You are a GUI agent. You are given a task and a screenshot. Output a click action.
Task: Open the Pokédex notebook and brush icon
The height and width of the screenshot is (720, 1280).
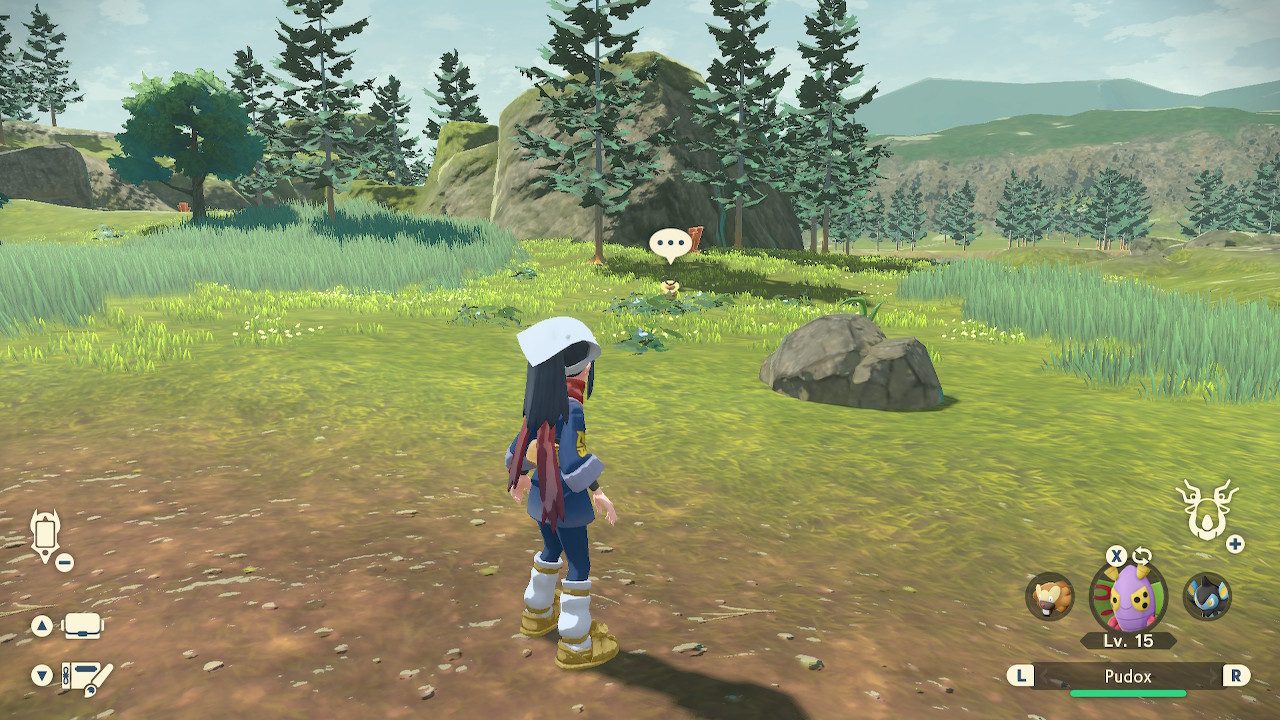pos(86,676)
